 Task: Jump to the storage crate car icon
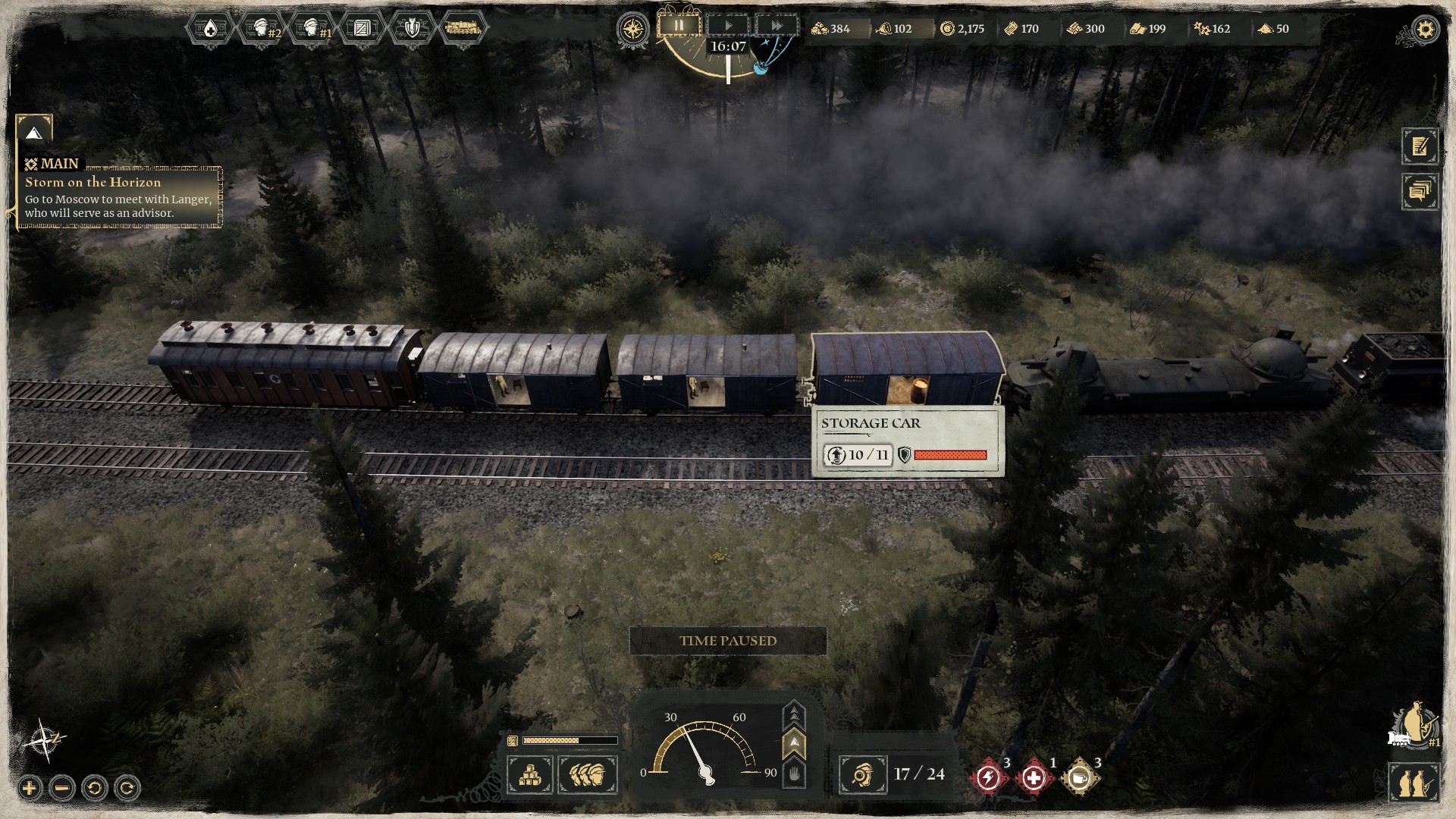pos(362,29)
